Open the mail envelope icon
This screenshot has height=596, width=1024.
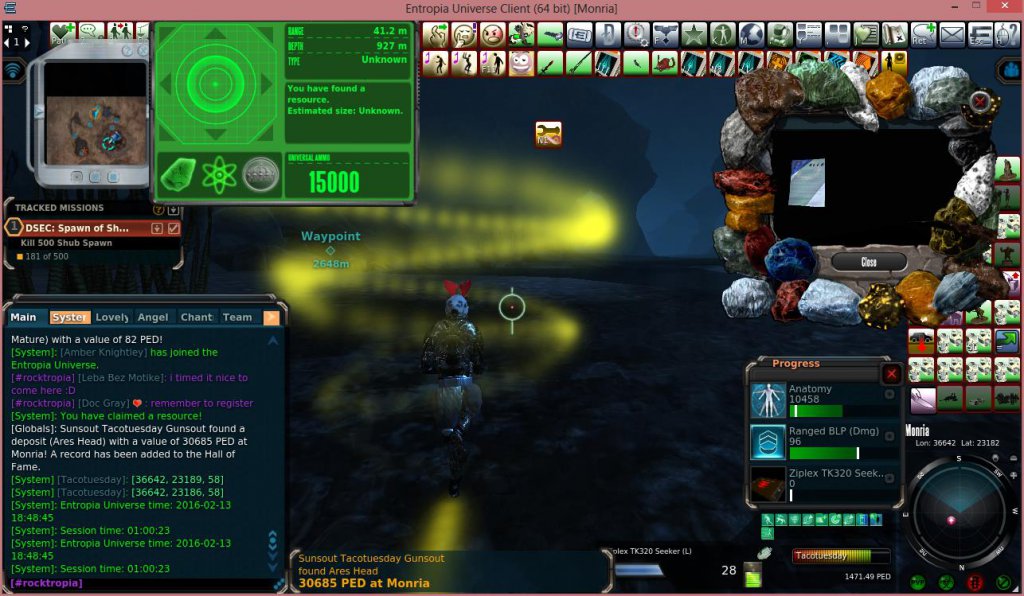pos(952,35)
